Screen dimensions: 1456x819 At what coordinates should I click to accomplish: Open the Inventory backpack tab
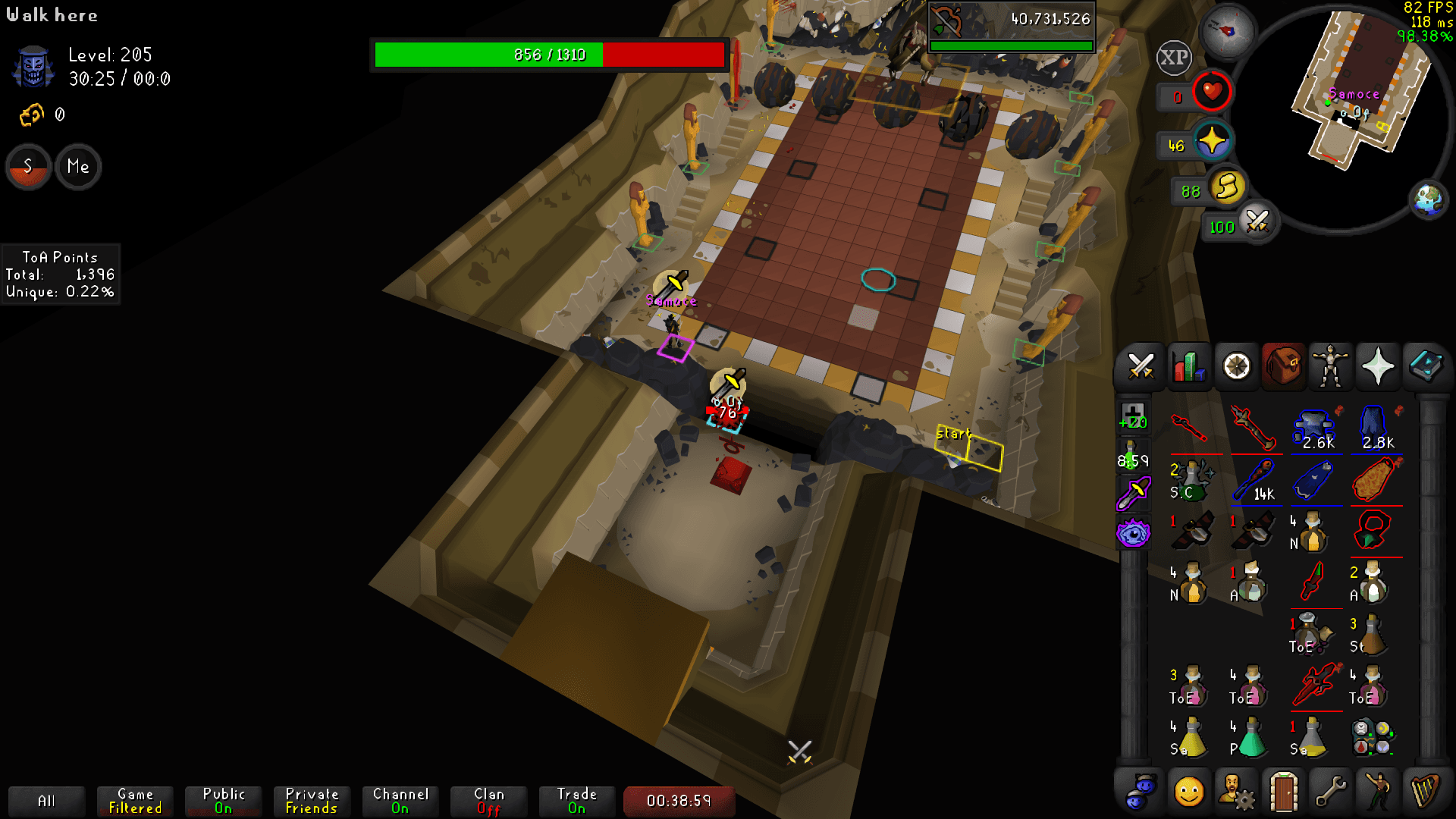(1283, 366)
